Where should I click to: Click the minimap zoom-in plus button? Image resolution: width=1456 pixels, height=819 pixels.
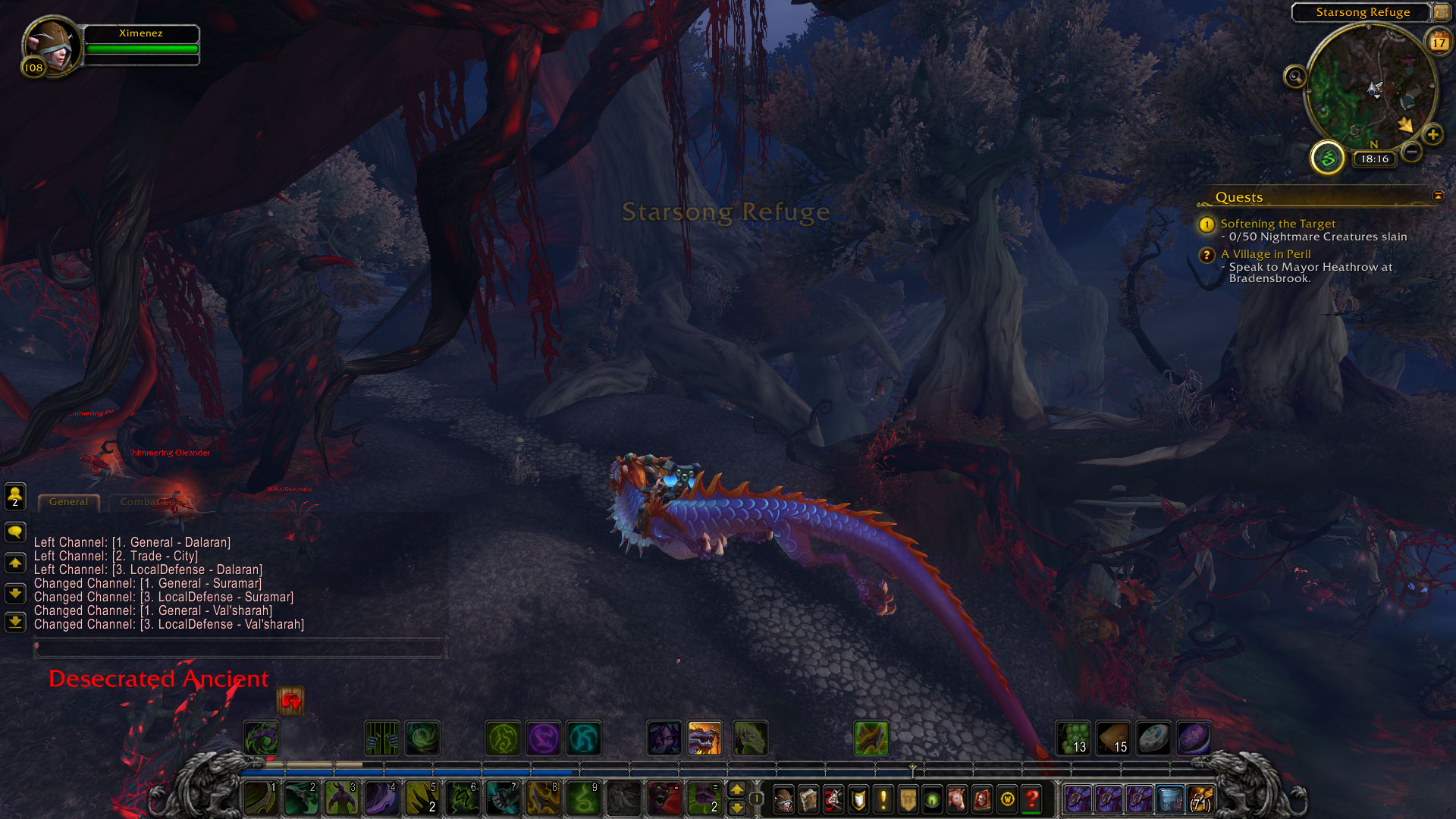1432,135
